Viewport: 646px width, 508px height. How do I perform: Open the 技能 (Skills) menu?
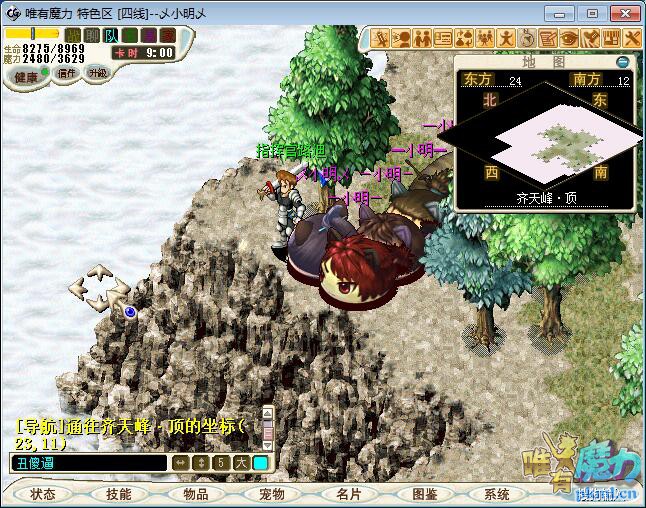tap(119, 494)
